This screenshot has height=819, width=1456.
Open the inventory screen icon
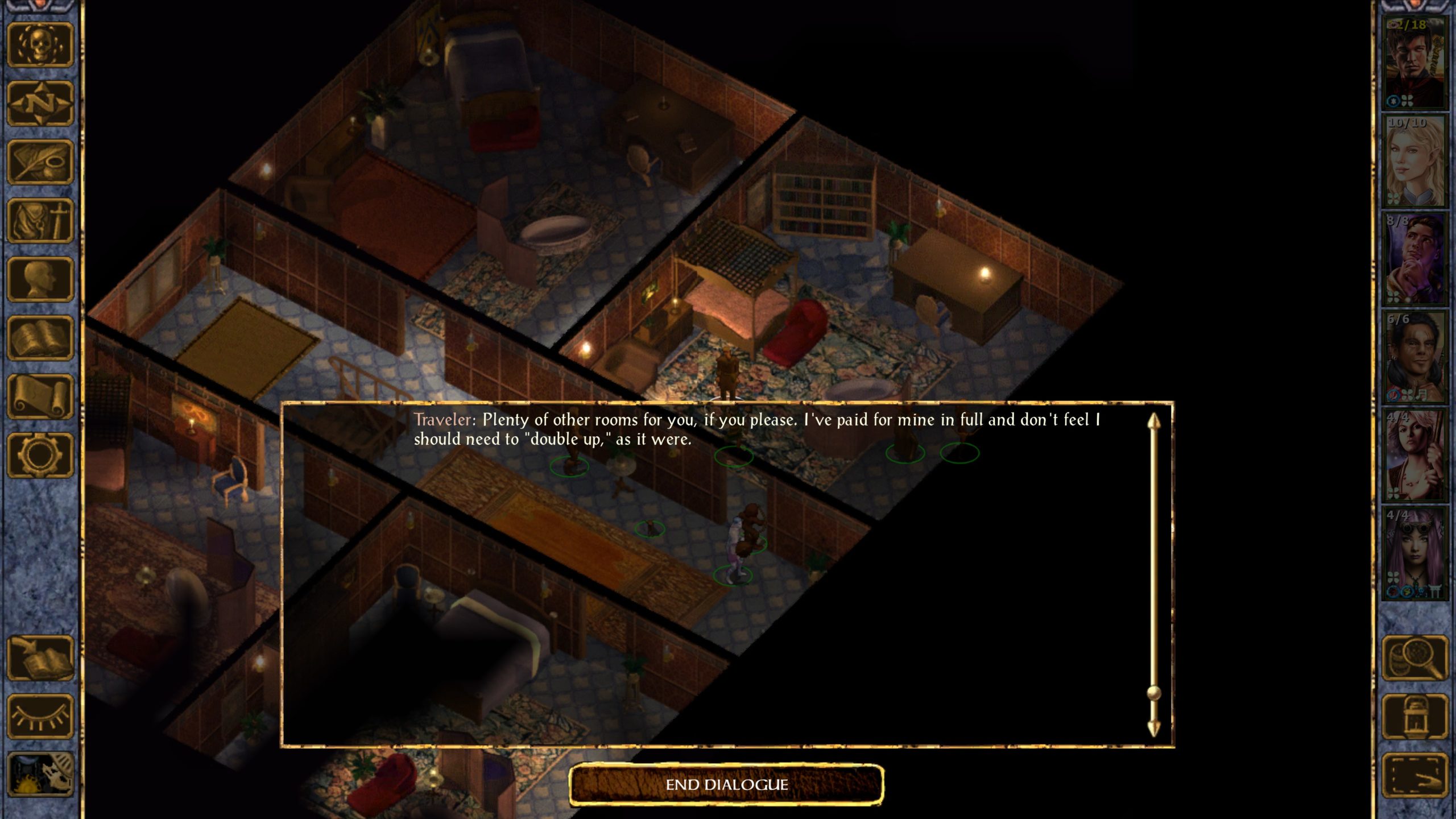[40, 221]
